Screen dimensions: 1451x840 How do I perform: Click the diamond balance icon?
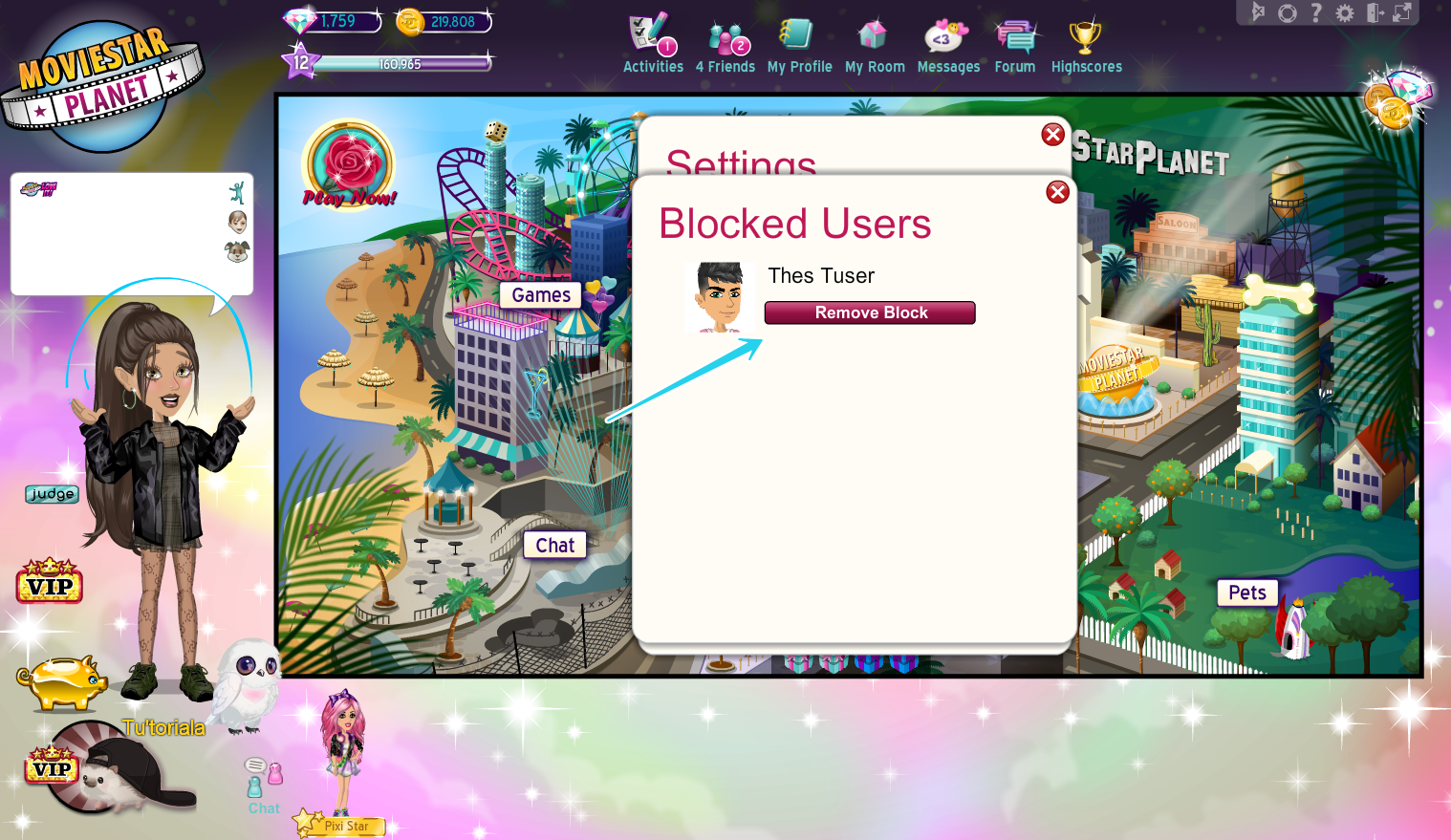click(301, 20)
